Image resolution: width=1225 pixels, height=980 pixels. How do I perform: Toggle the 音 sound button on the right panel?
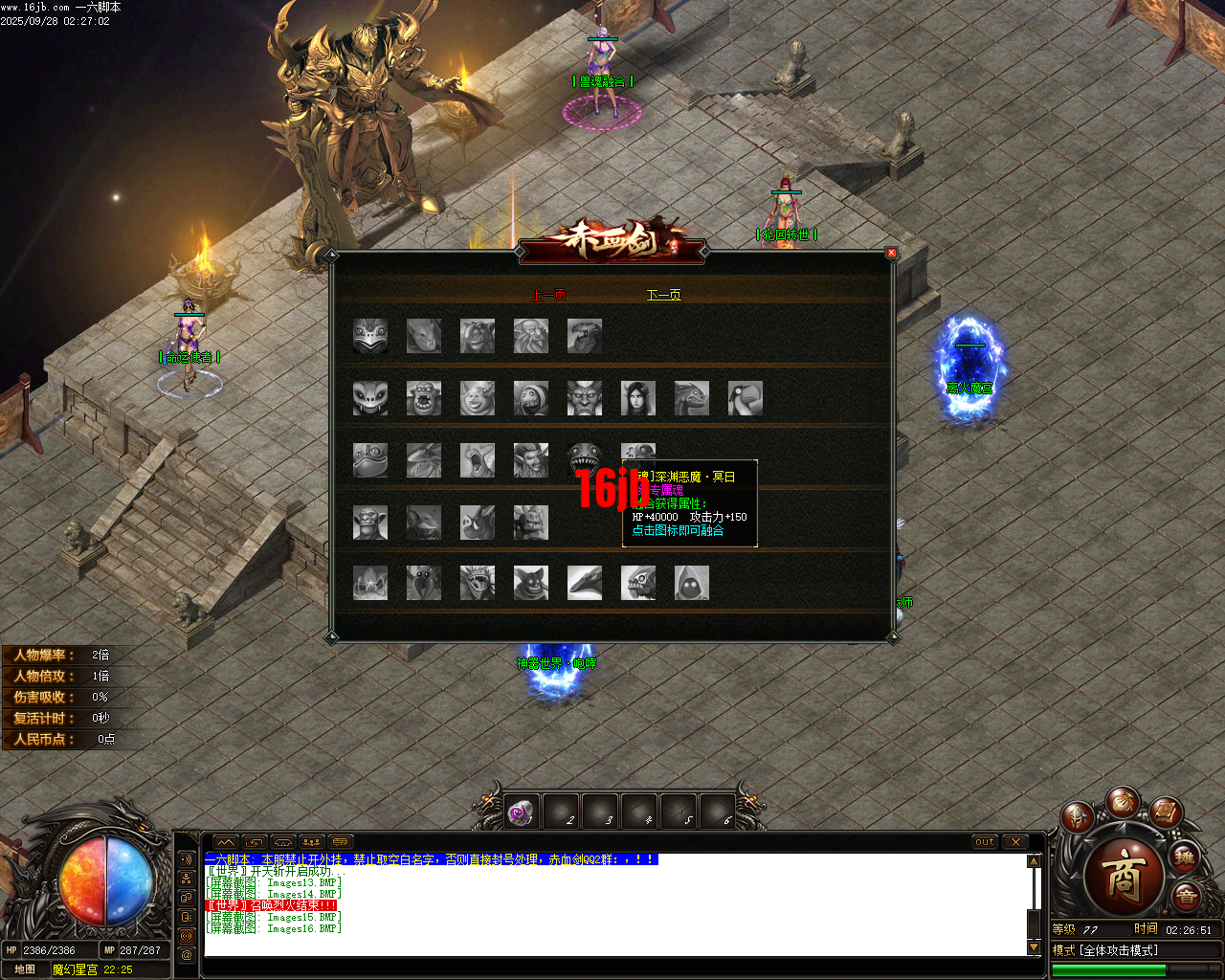point(1187,895)
